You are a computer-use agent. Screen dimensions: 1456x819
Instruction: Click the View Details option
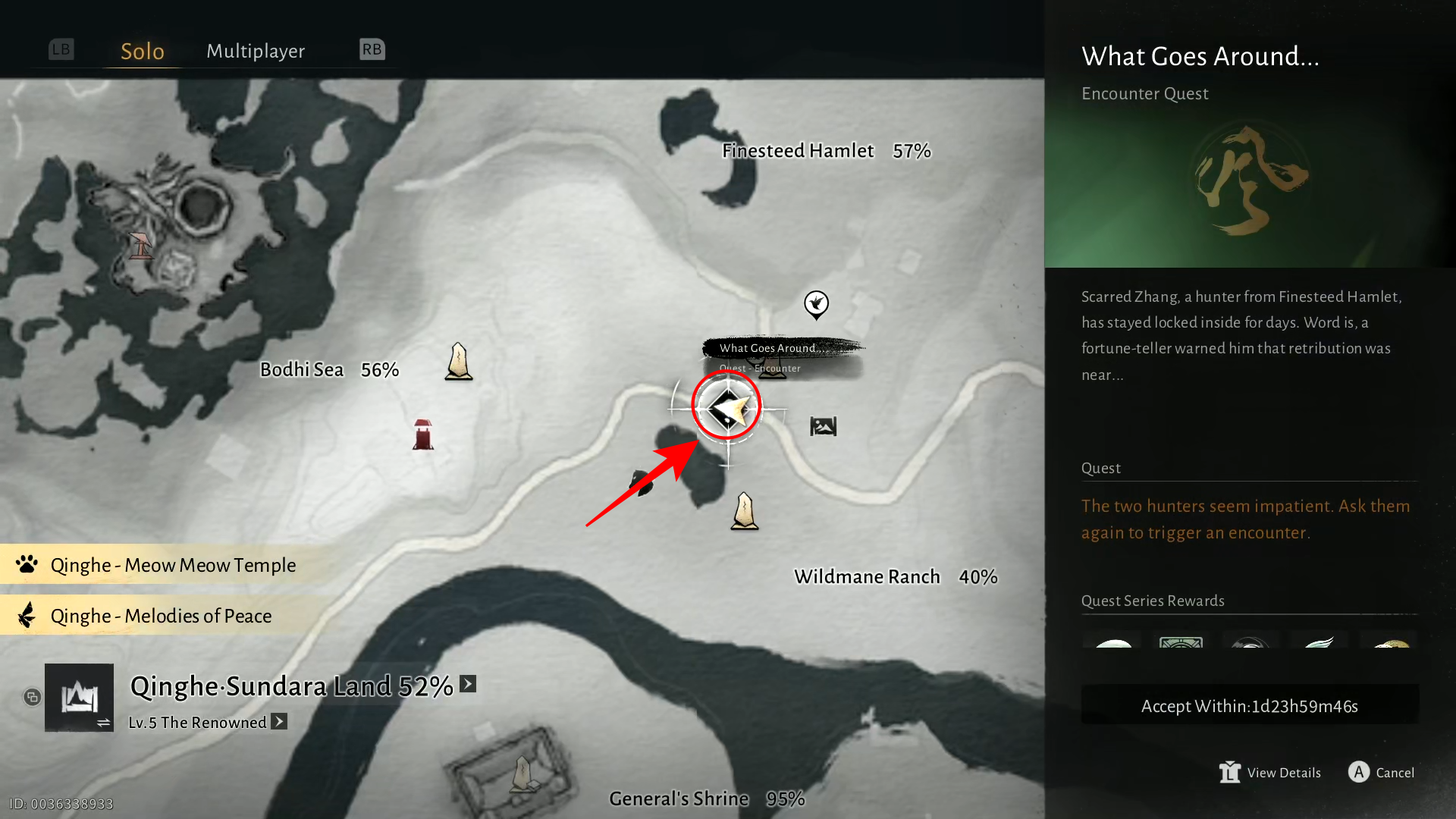pos(1271,773)
